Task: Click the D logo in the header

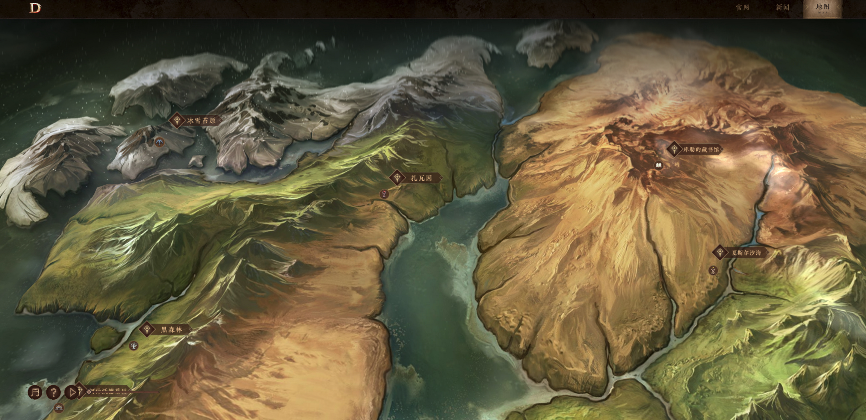Action: pyautogui.click(x=35, y=8)
